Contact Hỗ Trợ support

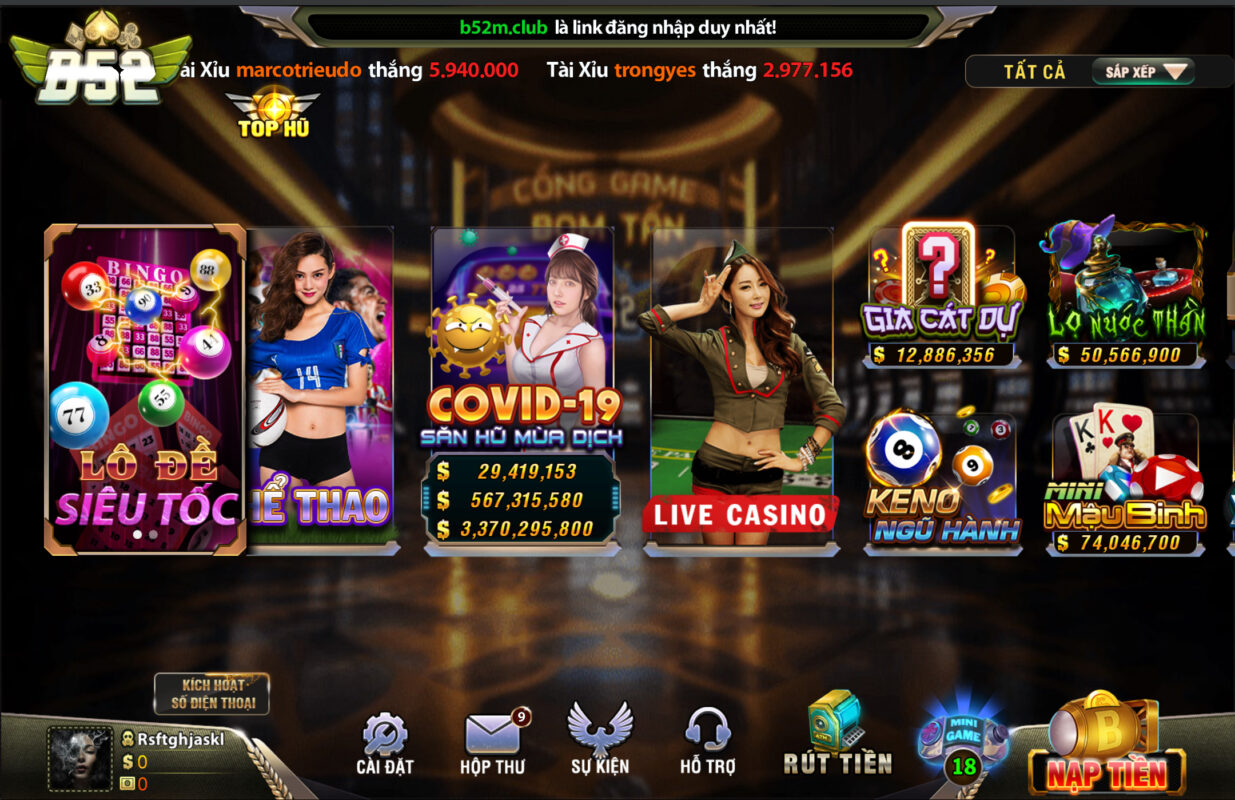click(707, 742)
